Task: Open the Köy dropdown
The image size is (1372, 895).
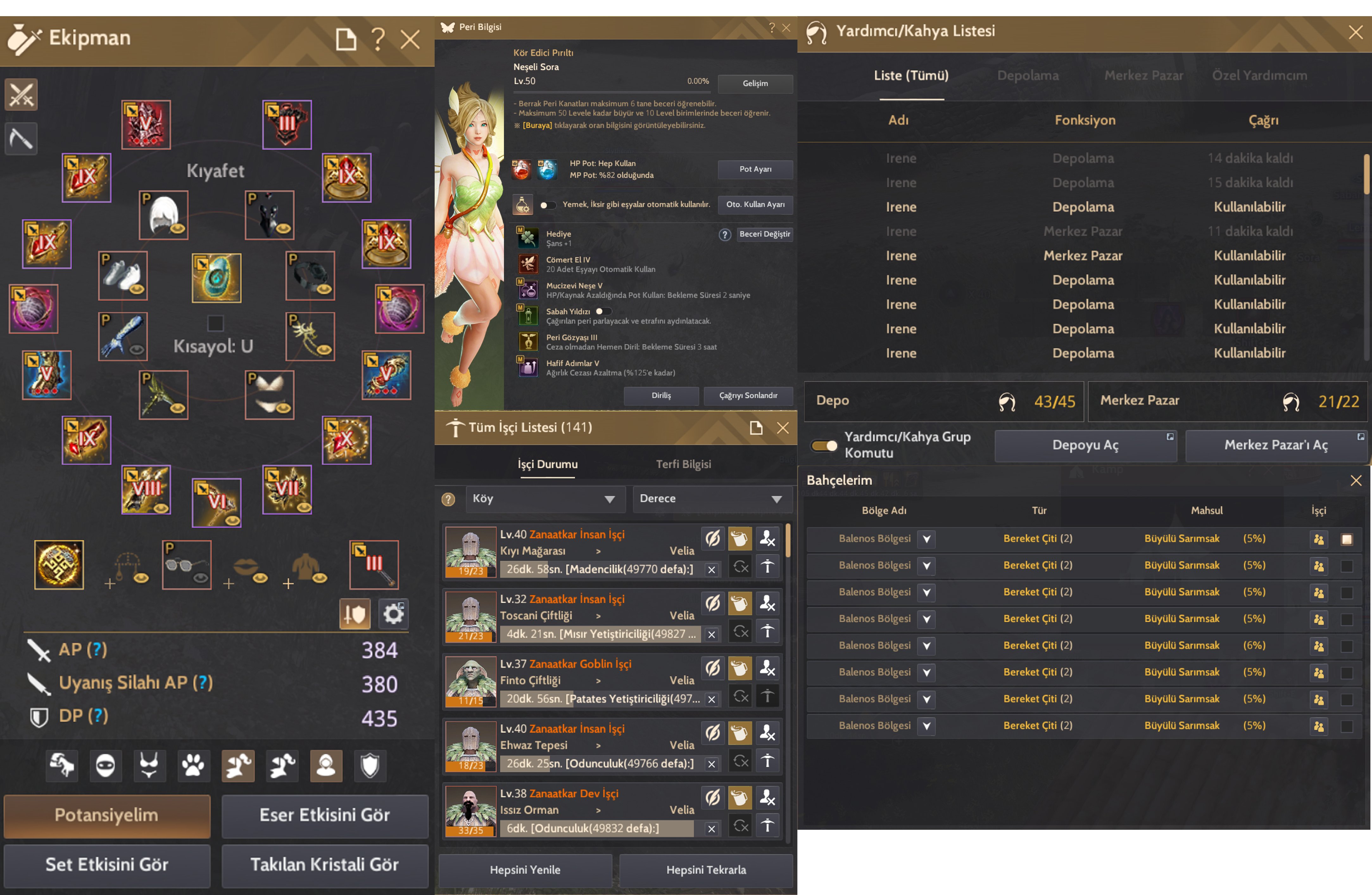Action: coord(545,499)
